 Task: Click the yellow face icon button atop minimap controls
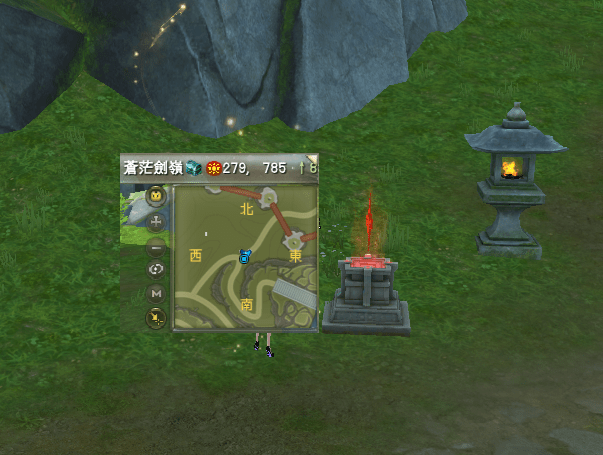click(x=156, y=196)
